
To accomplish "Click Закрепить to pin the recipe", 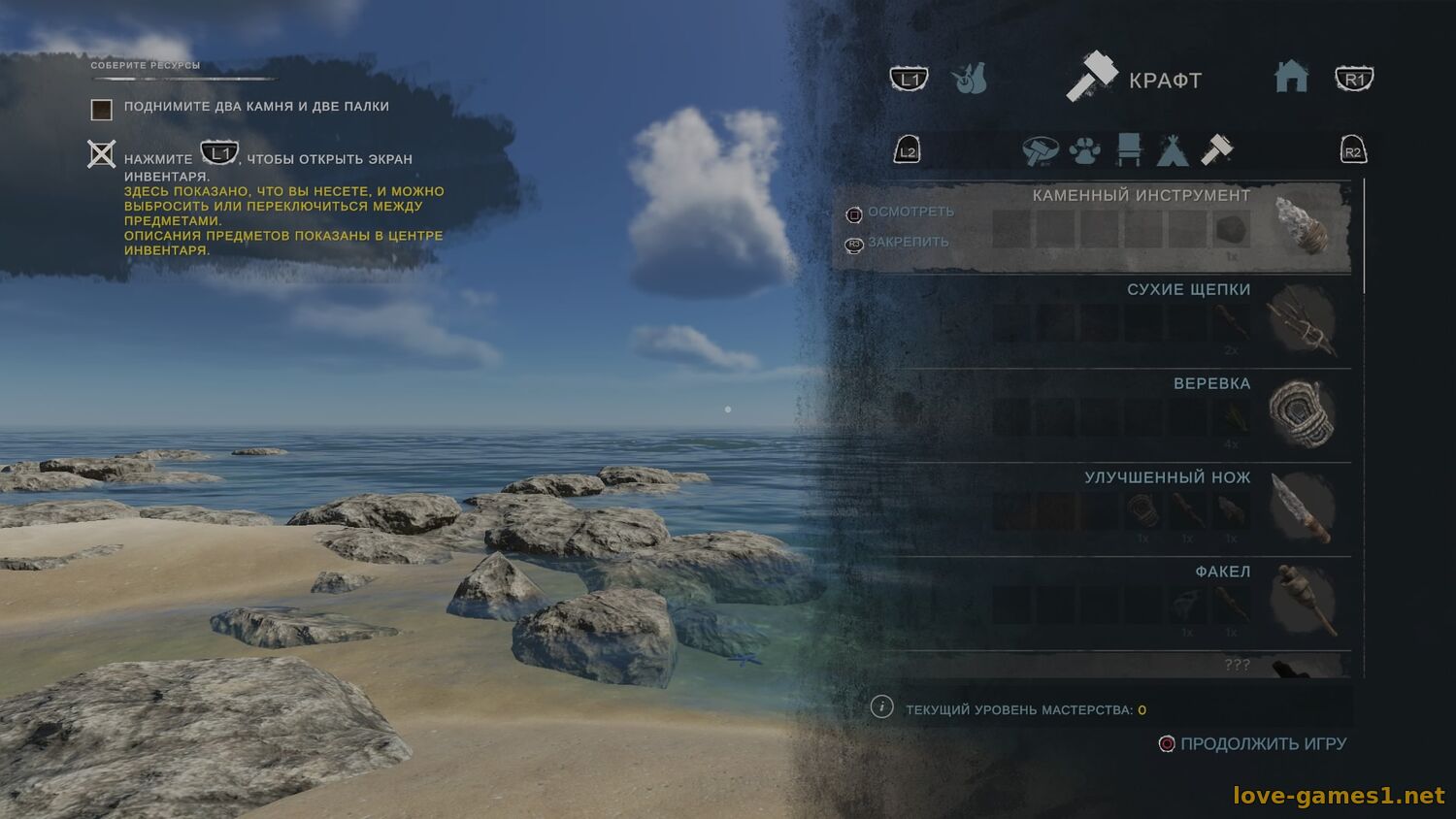I will click(908, 242).
